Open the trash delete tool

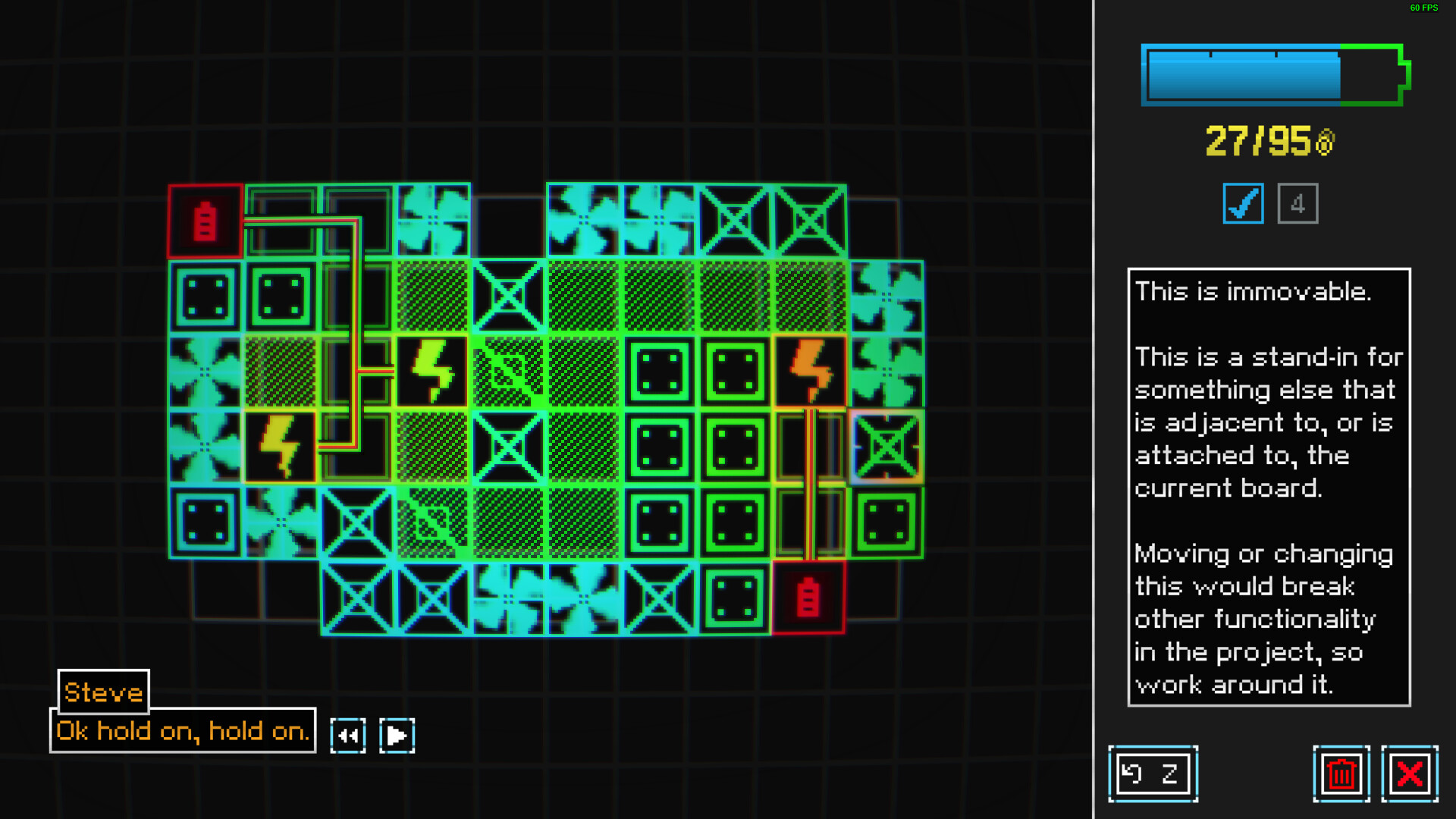[1341, 774]
